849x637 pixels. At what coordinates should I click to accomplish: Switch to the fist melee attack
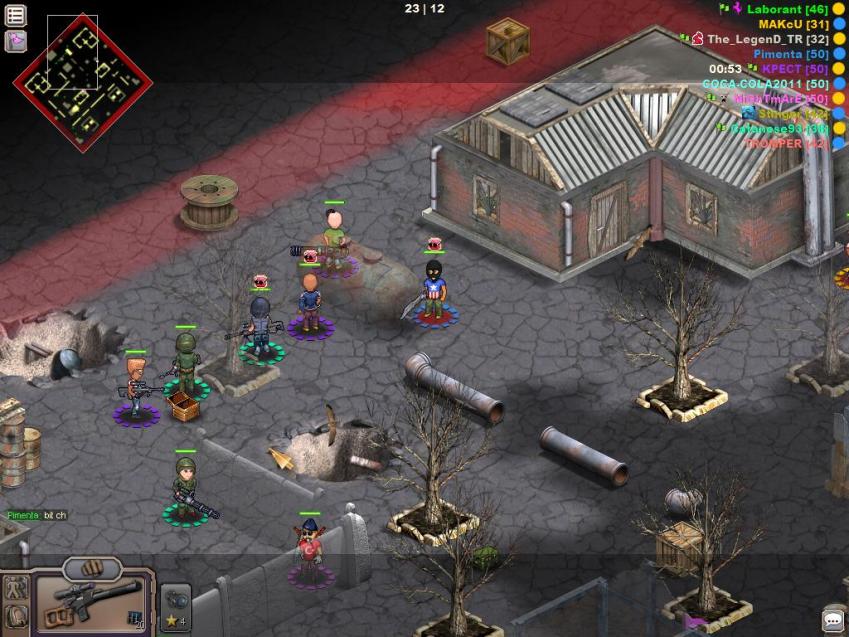92,567
